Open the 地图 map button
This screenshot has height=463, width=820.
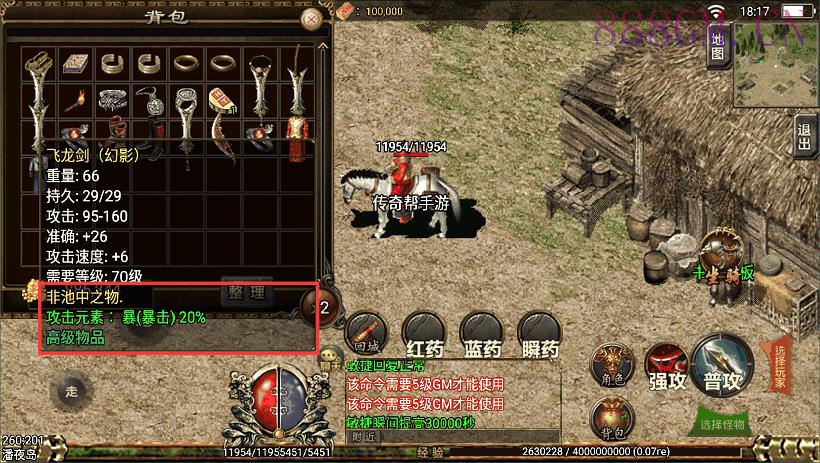(717, 44)
